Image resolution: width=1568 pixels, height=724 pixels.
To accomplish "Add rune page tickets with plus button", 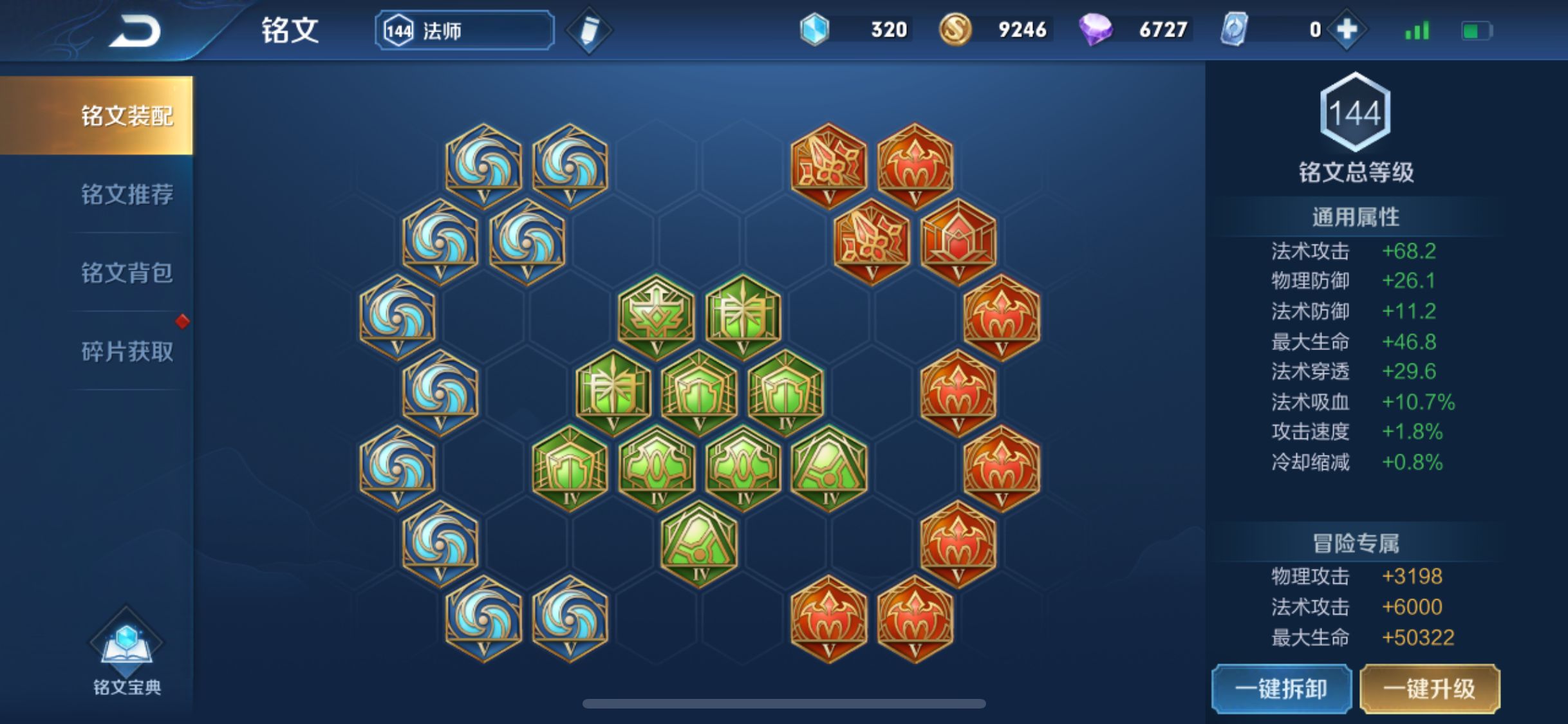I will click(x=1347, y=30).
